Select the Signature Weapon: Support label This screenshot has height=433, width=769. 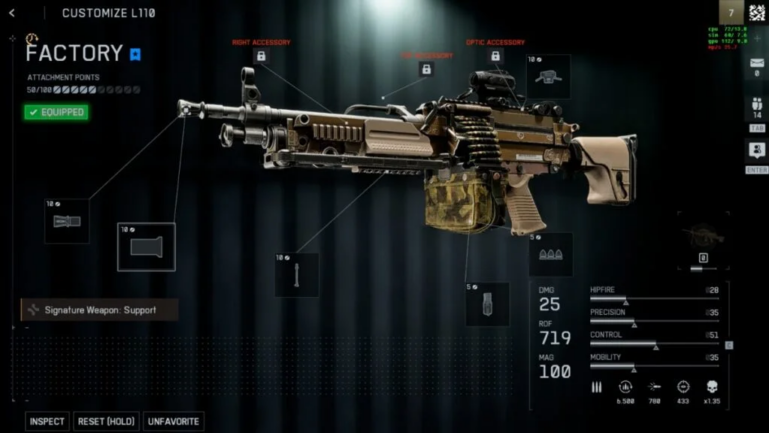click(x=99, y=310)
